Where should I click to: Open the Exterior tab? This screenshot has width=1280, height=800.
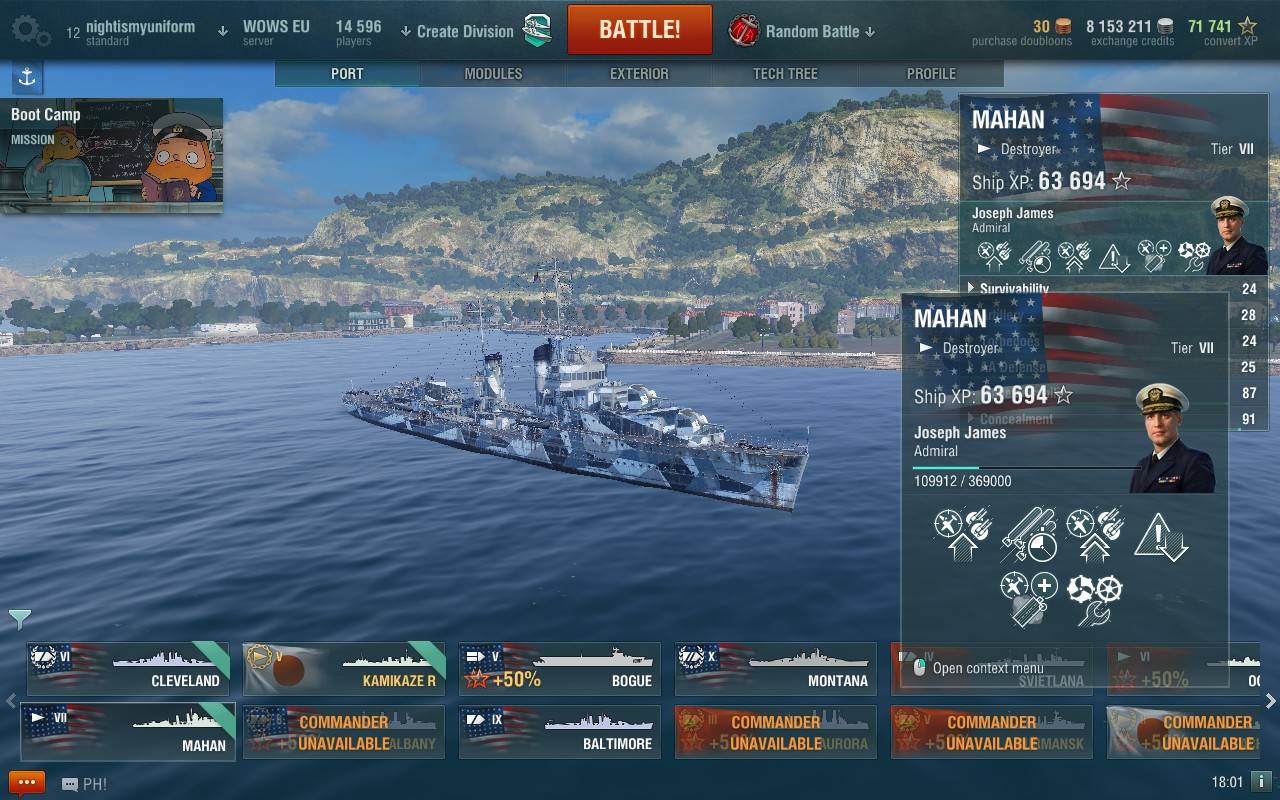coord(639,74)
